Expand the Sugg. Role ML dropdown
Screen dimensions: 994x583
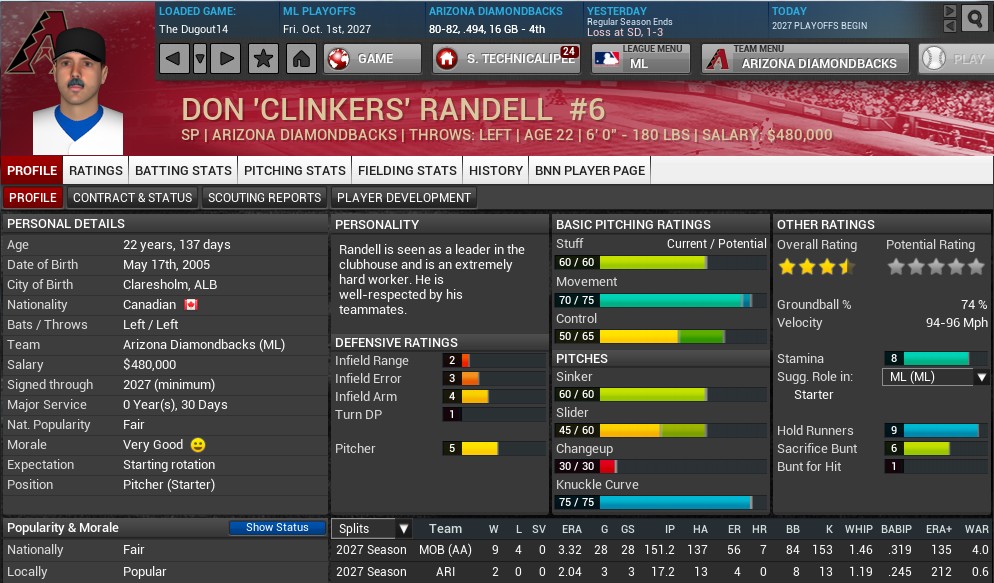(935, 377)
